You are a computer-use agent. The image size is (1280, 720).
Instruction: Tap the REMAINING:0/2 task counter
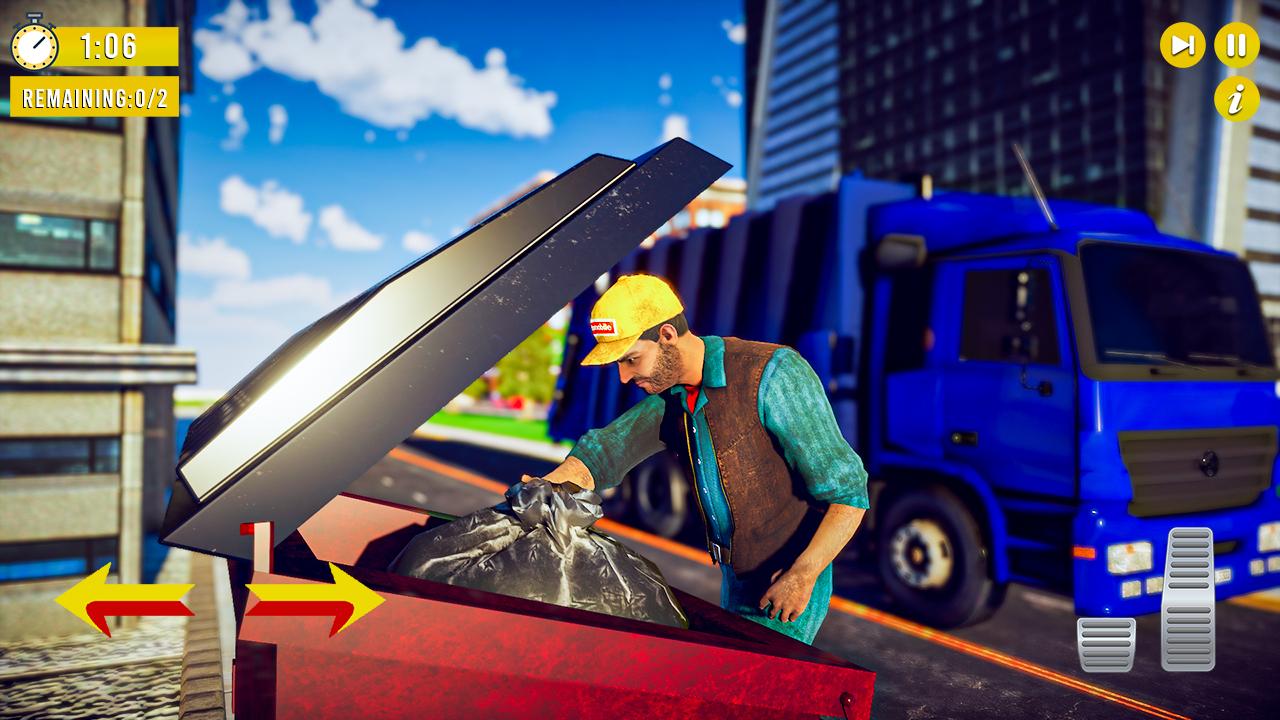93,97
